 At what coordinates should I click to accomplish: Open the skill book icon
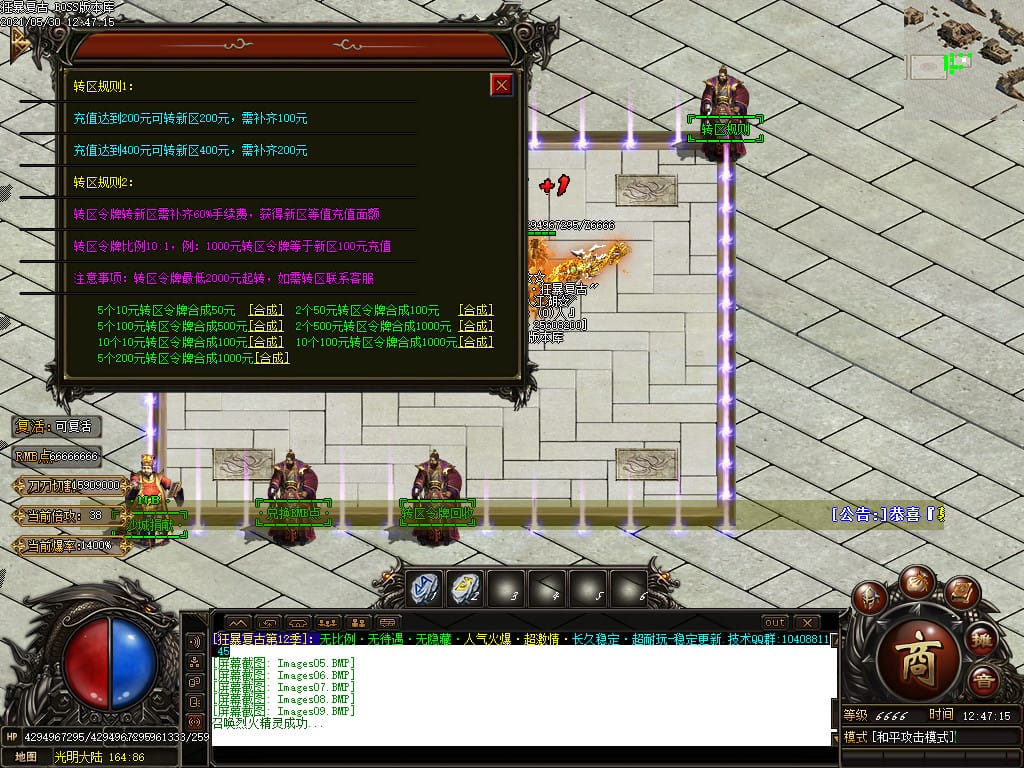coord(961,593)
